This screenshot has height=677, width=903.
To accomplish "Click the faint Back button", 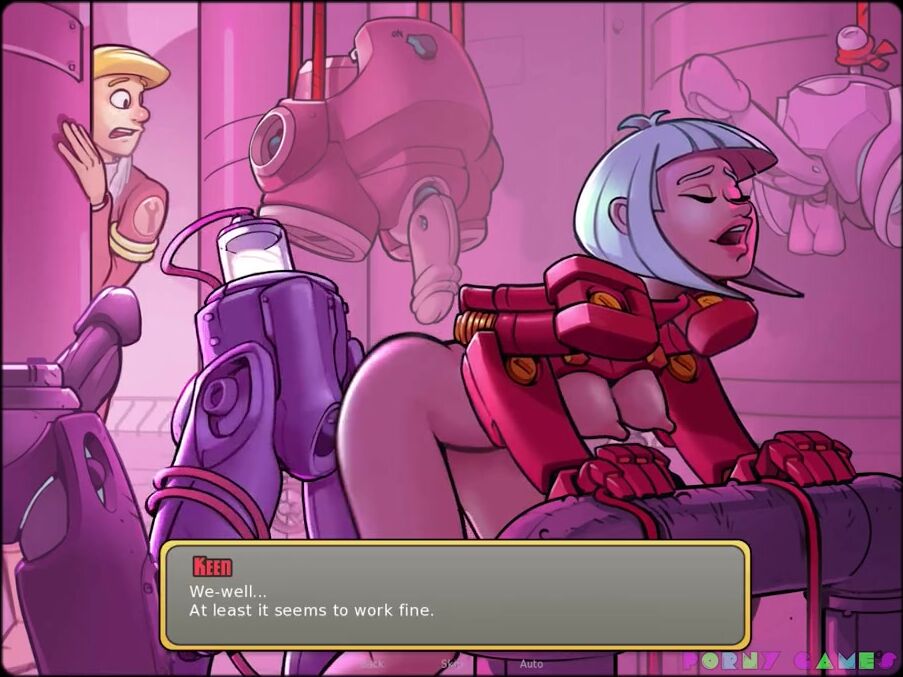I will coord(372,663).
